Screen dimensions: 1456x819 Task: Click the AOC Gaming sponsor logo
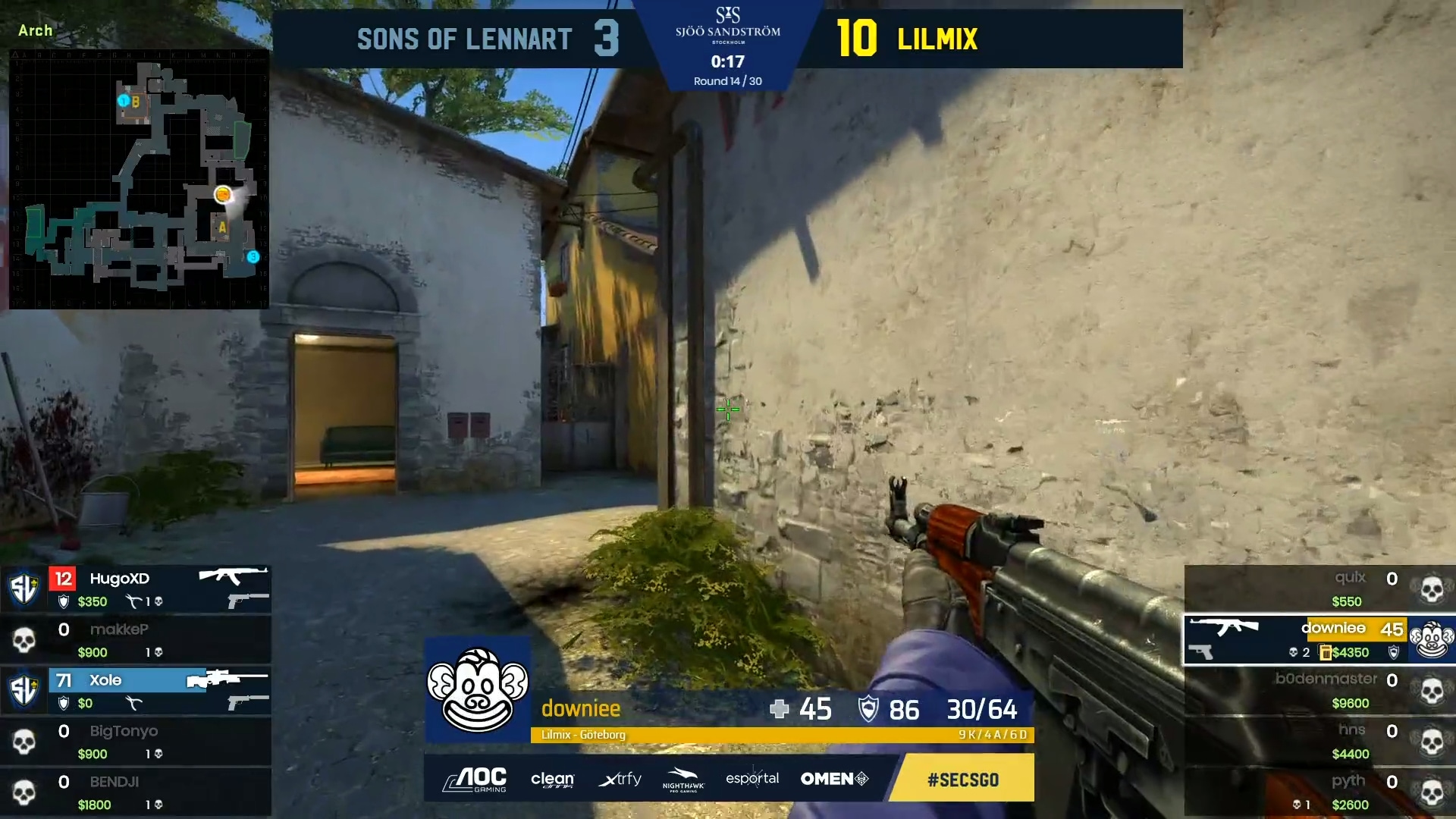click(476, 779)
